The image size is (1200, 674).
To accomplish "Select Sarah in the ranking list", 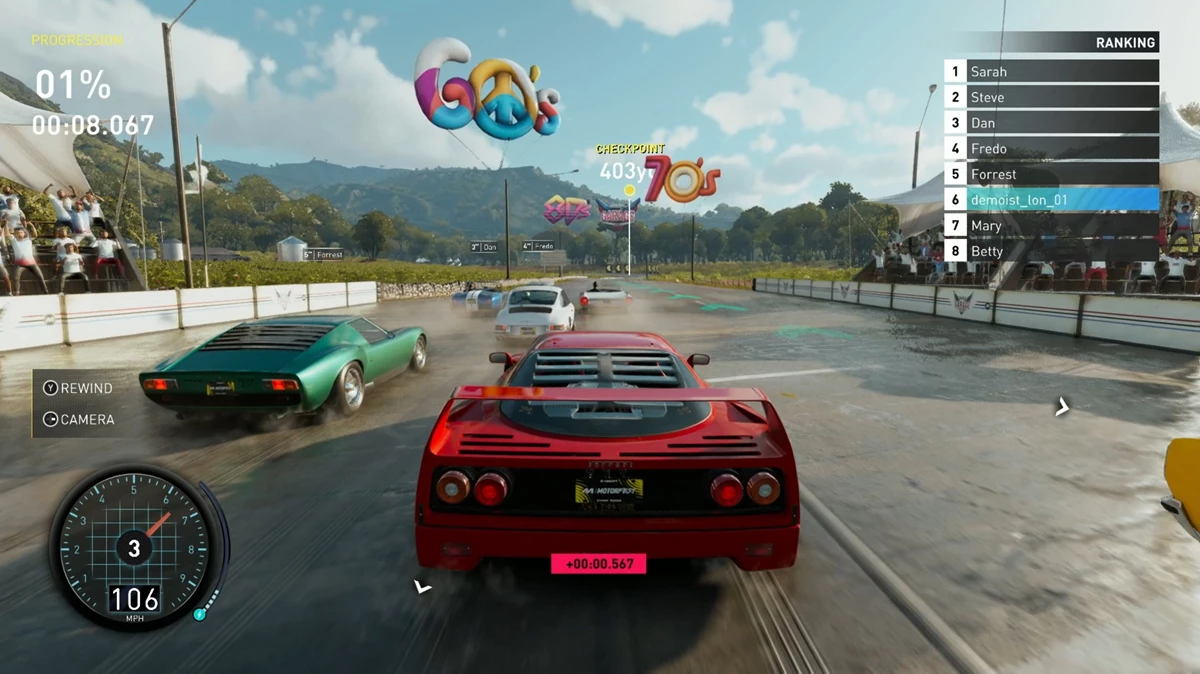I will (1050, 72).
